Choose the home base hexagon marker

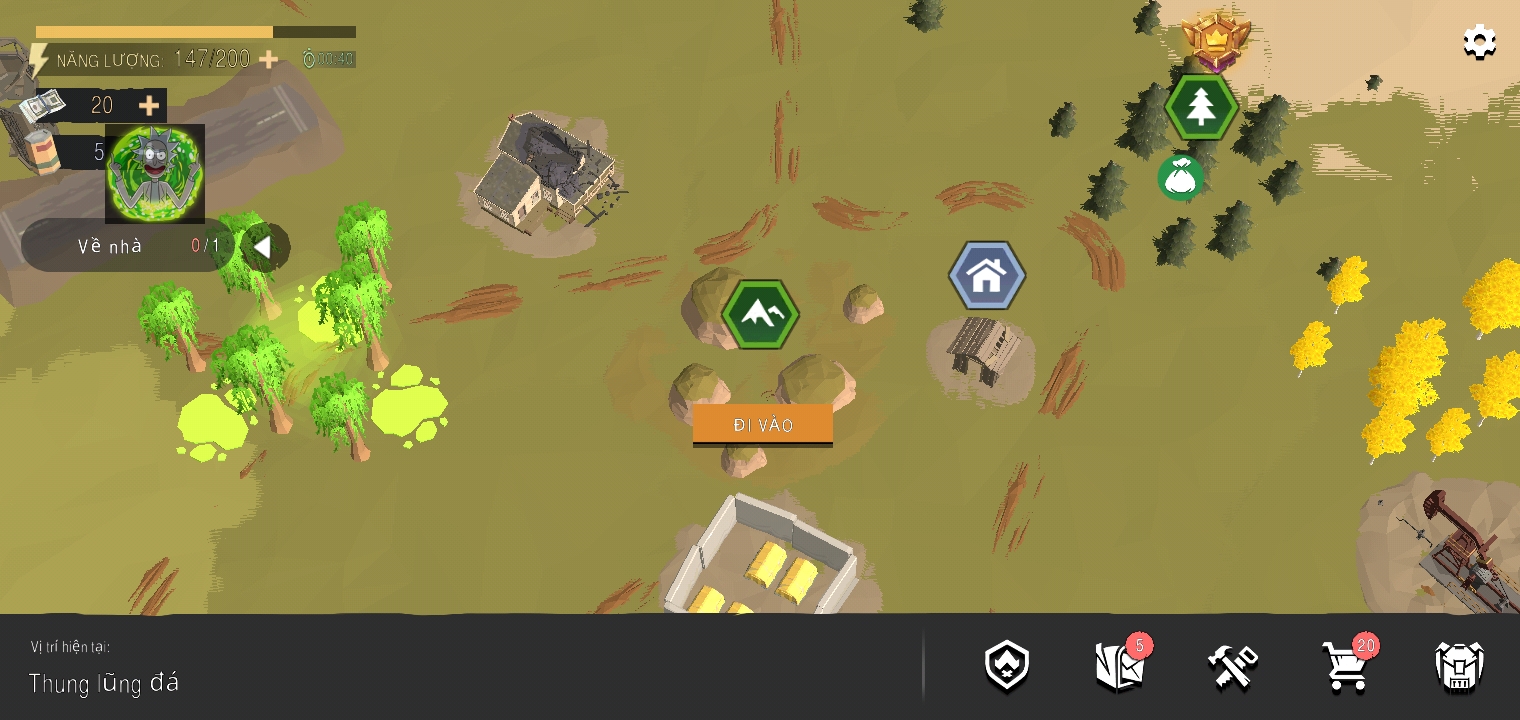[987, 276]
